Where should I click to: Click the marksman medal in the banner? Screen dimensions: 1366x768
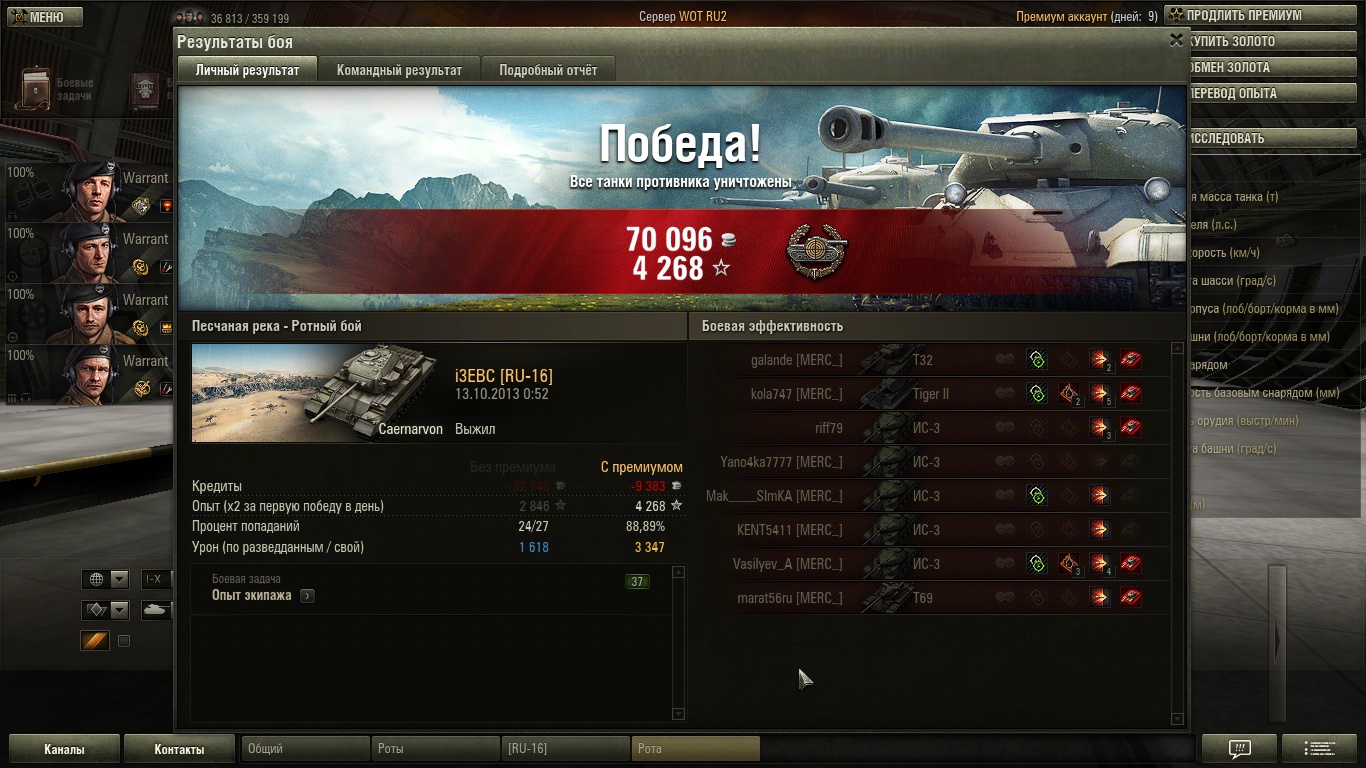tap(816, 253)
